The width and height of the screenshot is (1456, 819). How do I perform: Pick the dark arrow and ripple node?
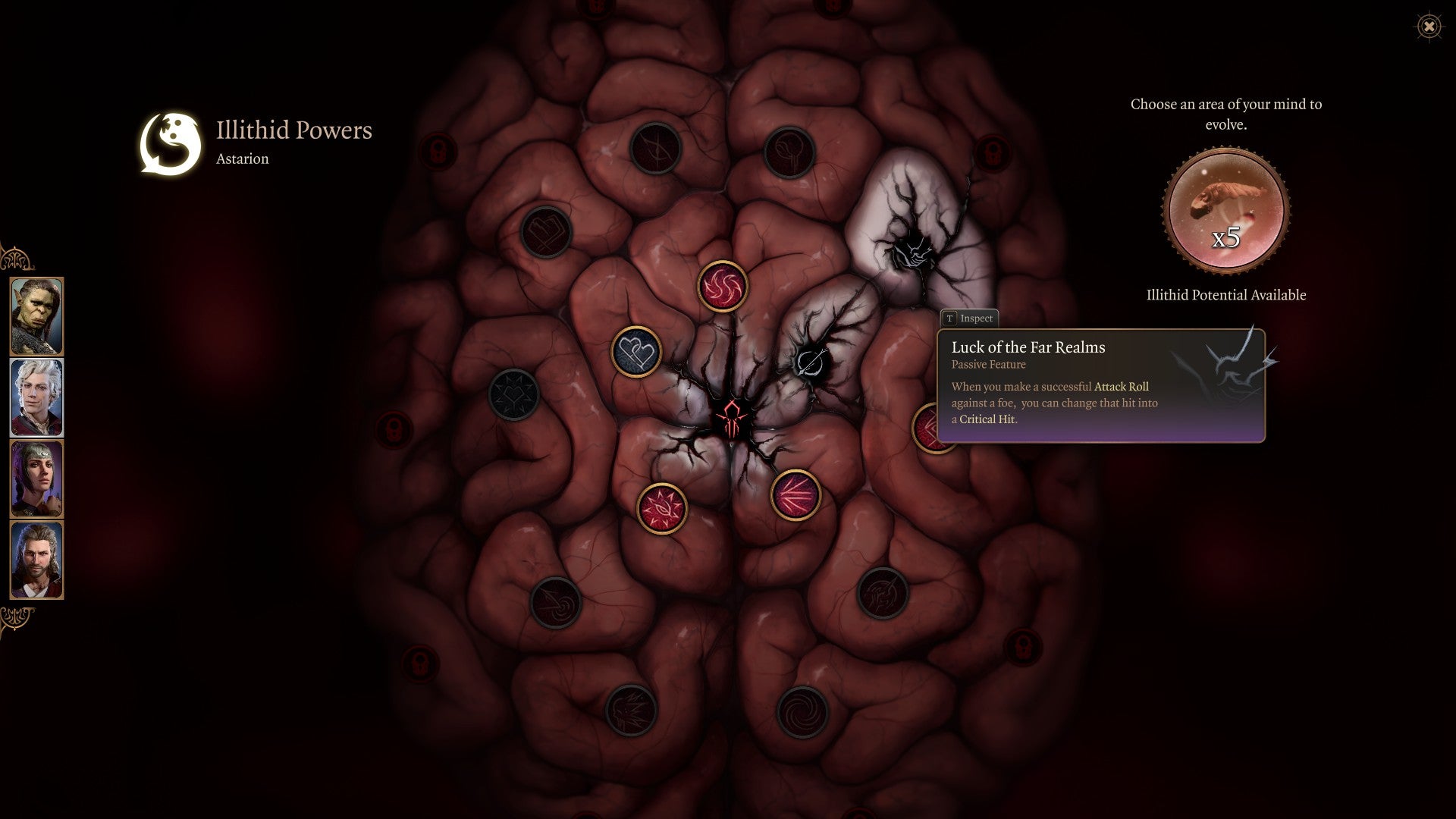[x=556, y=603]
